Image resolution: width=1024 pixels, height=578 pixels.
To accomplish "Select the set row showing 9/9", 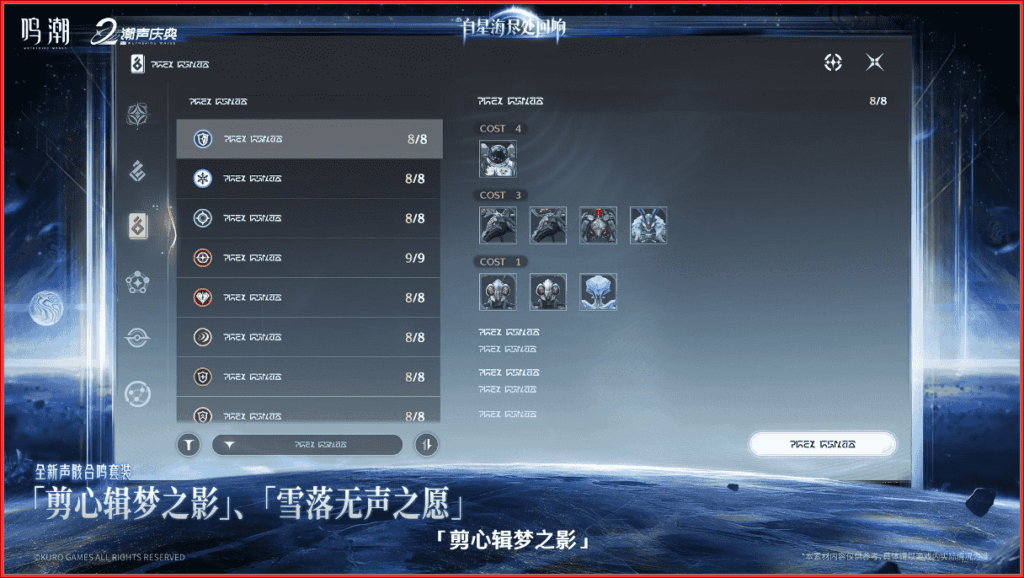I will pos(309,258).
